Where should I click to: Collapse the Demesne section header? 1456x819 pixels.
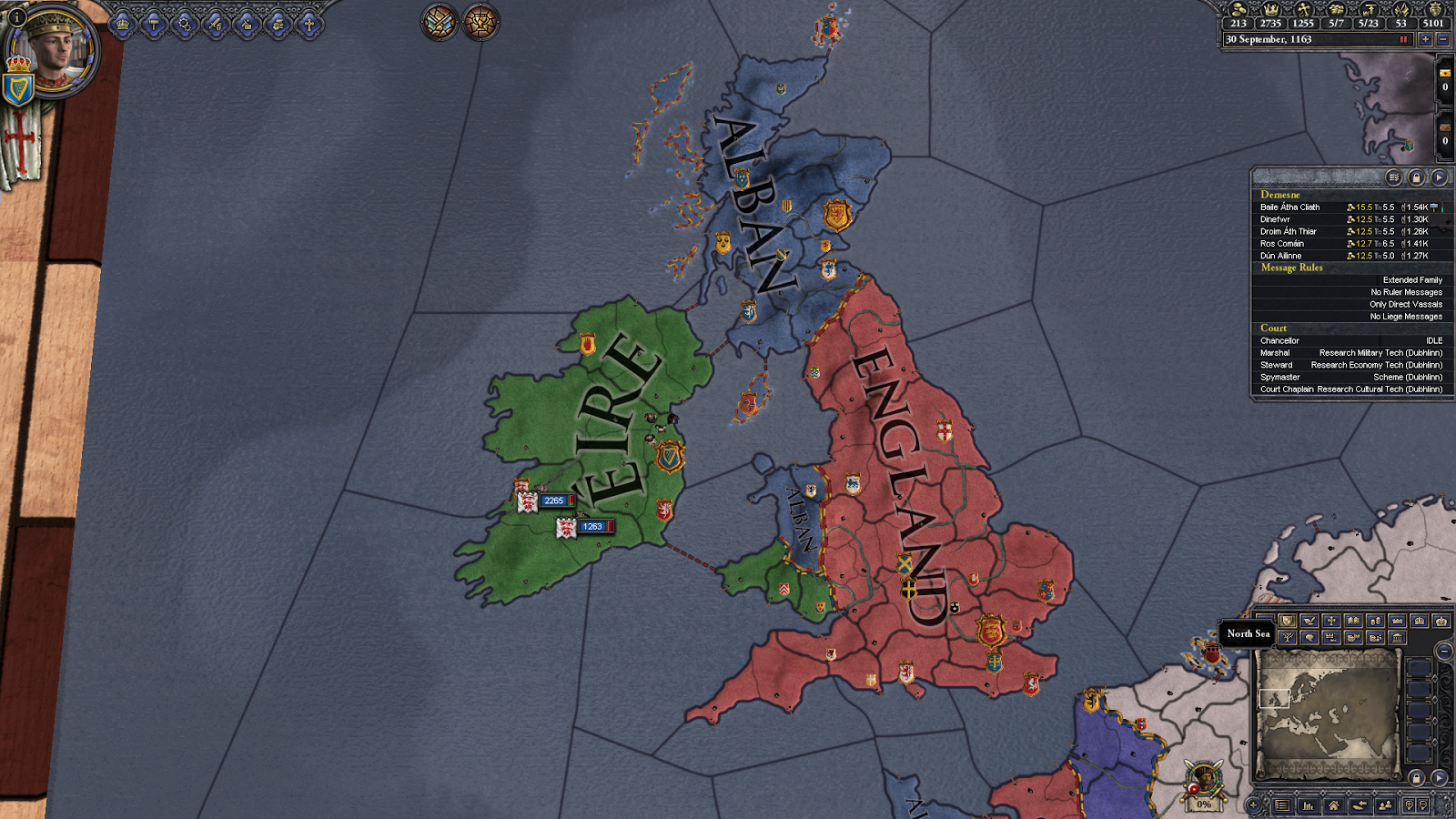pos(1279,195)
